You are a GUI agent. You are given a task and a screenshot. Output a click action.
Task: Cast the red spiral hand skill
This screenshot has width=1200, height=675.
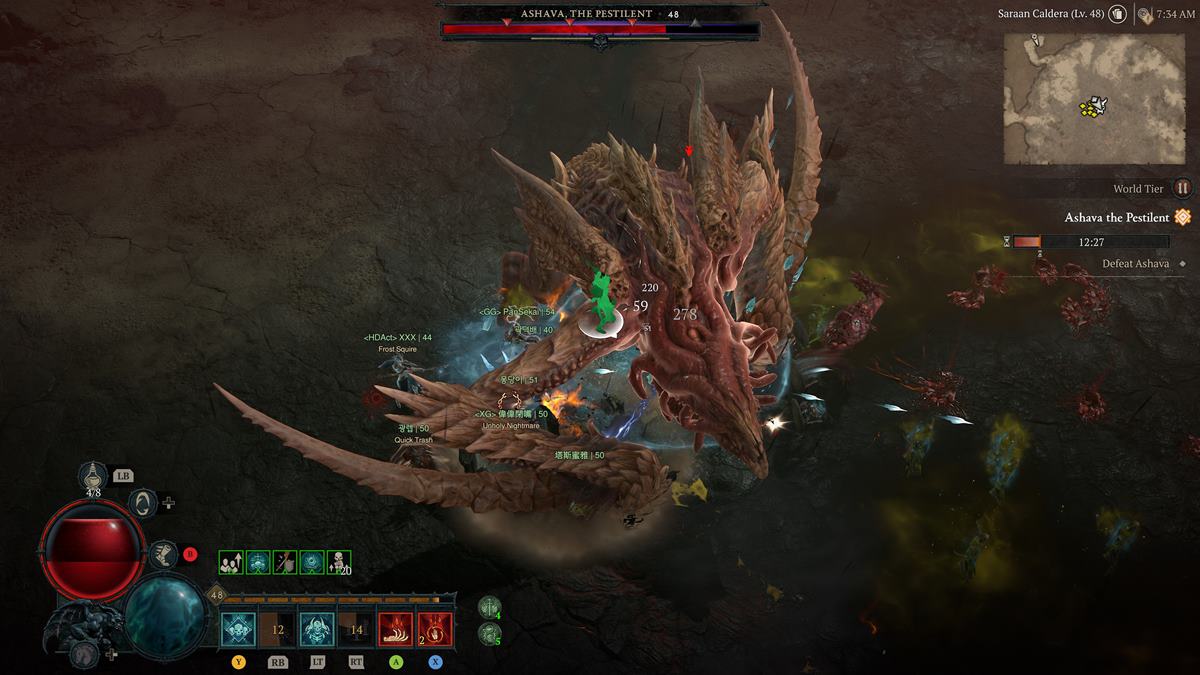435,630
